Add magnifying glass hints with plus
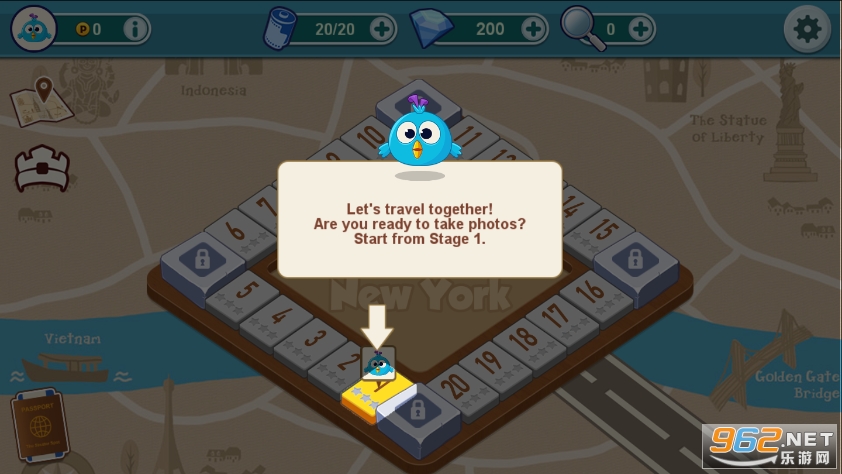Viewport: 842px width, 474px height. point(641,29)
